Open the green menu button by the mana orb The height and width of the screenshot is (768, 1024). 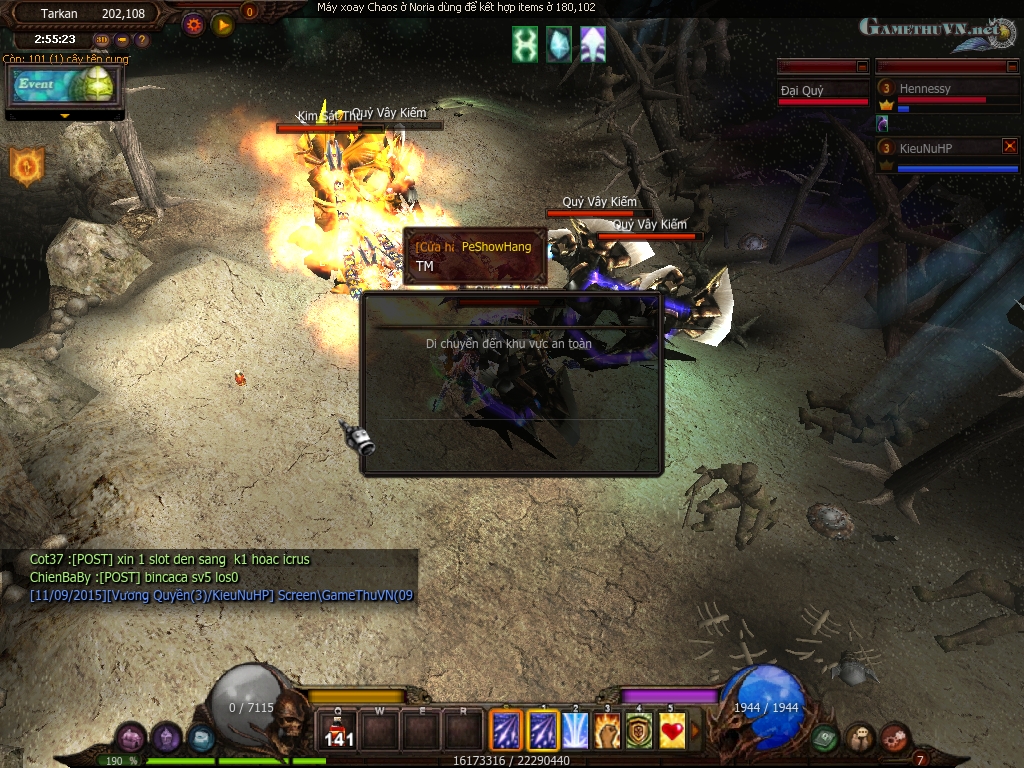click(x=824, y=738)
